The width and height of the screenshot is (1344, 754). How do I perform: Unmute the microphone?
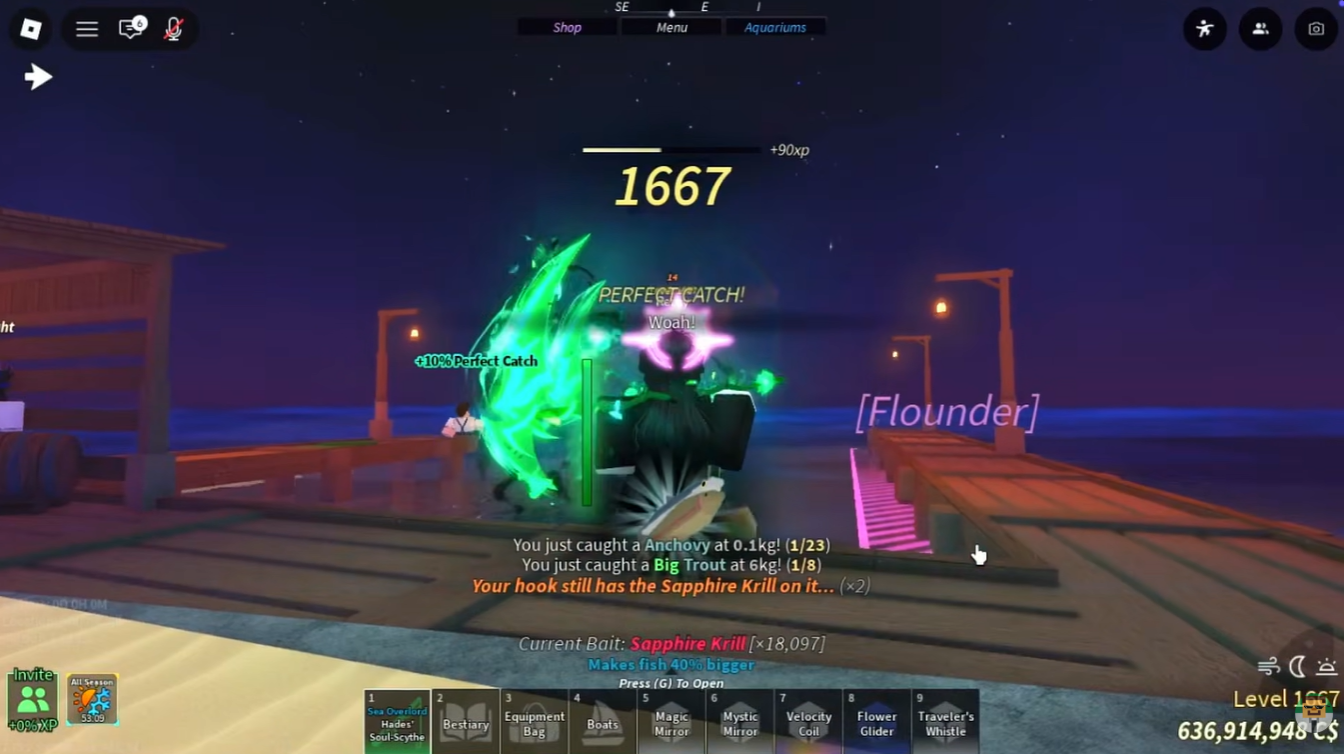pos(172,29)
